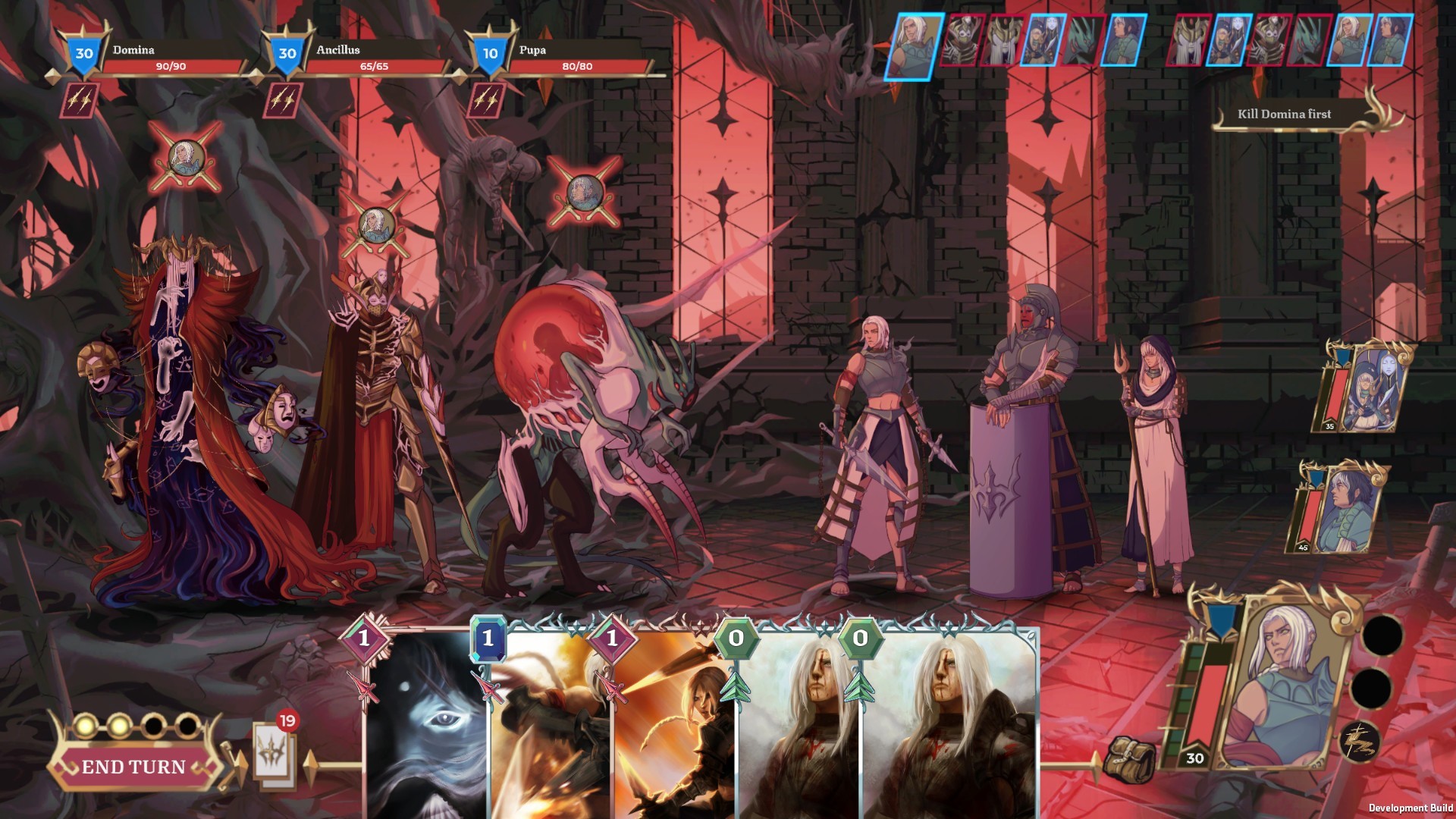Select the highlighted first turn-order portrait
Image resolution: width=1456 pixels, height=819 pixels.
point(912,44)
